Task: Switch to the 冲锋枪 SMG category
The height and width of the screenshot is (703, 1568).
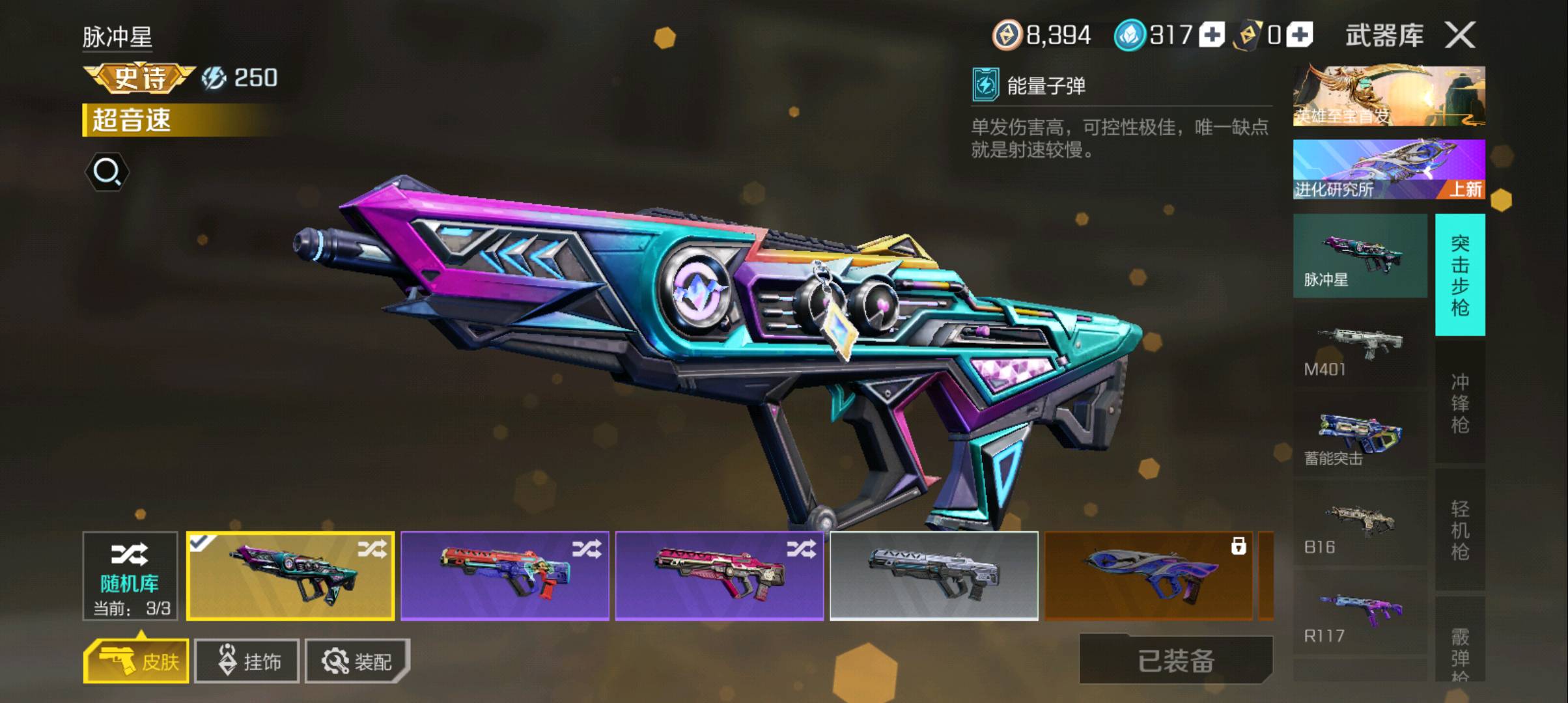Action: [1460, 402]
